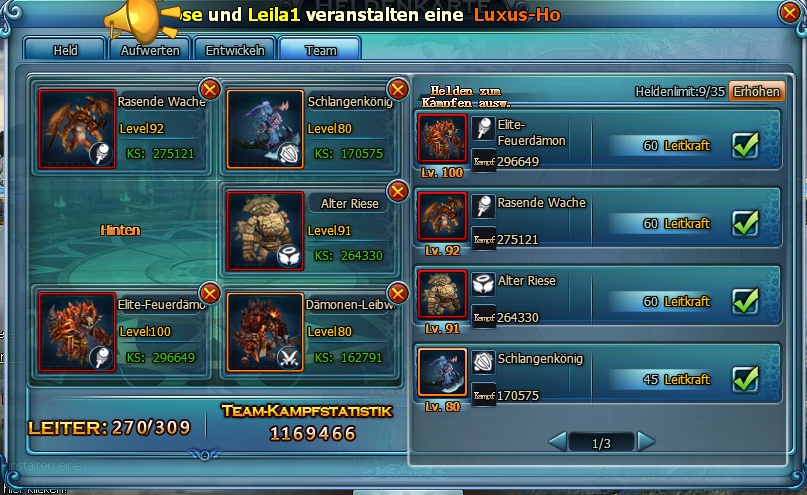Remove Dämonen-Leibwache from the formation
This screenshot has height=495, width=807.
coord(397,292)
